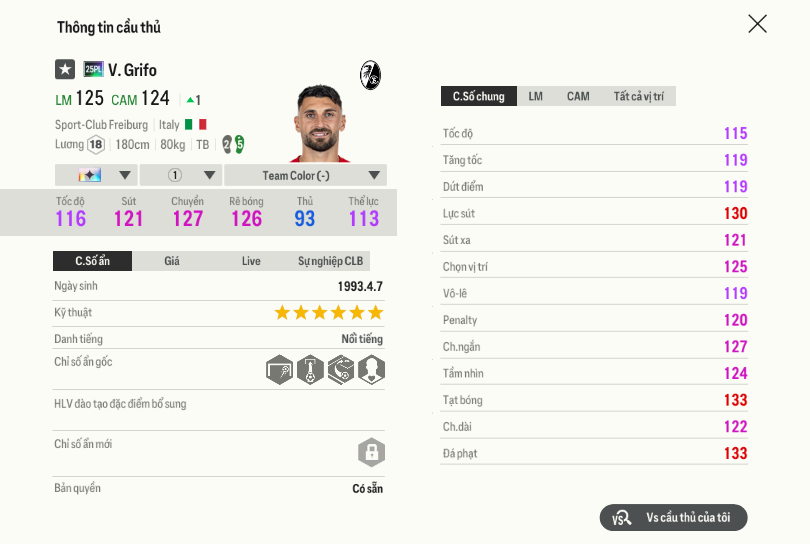Click the Sport-Club Freiburg crest icon
The image size is (810, 544).
pyautogui.click(x=370, y=74)
